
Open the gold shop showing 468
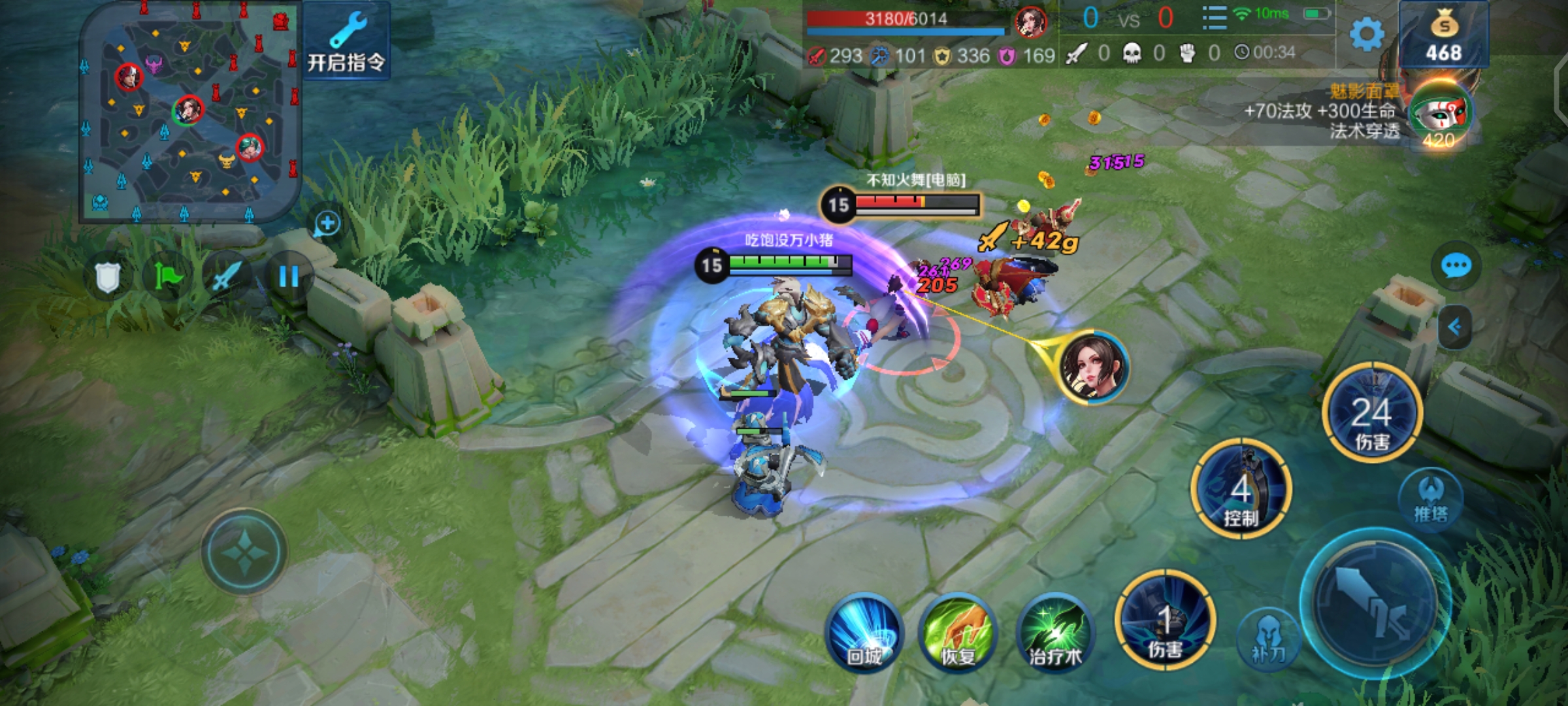pyautogui.click(x=1444, y=36)
